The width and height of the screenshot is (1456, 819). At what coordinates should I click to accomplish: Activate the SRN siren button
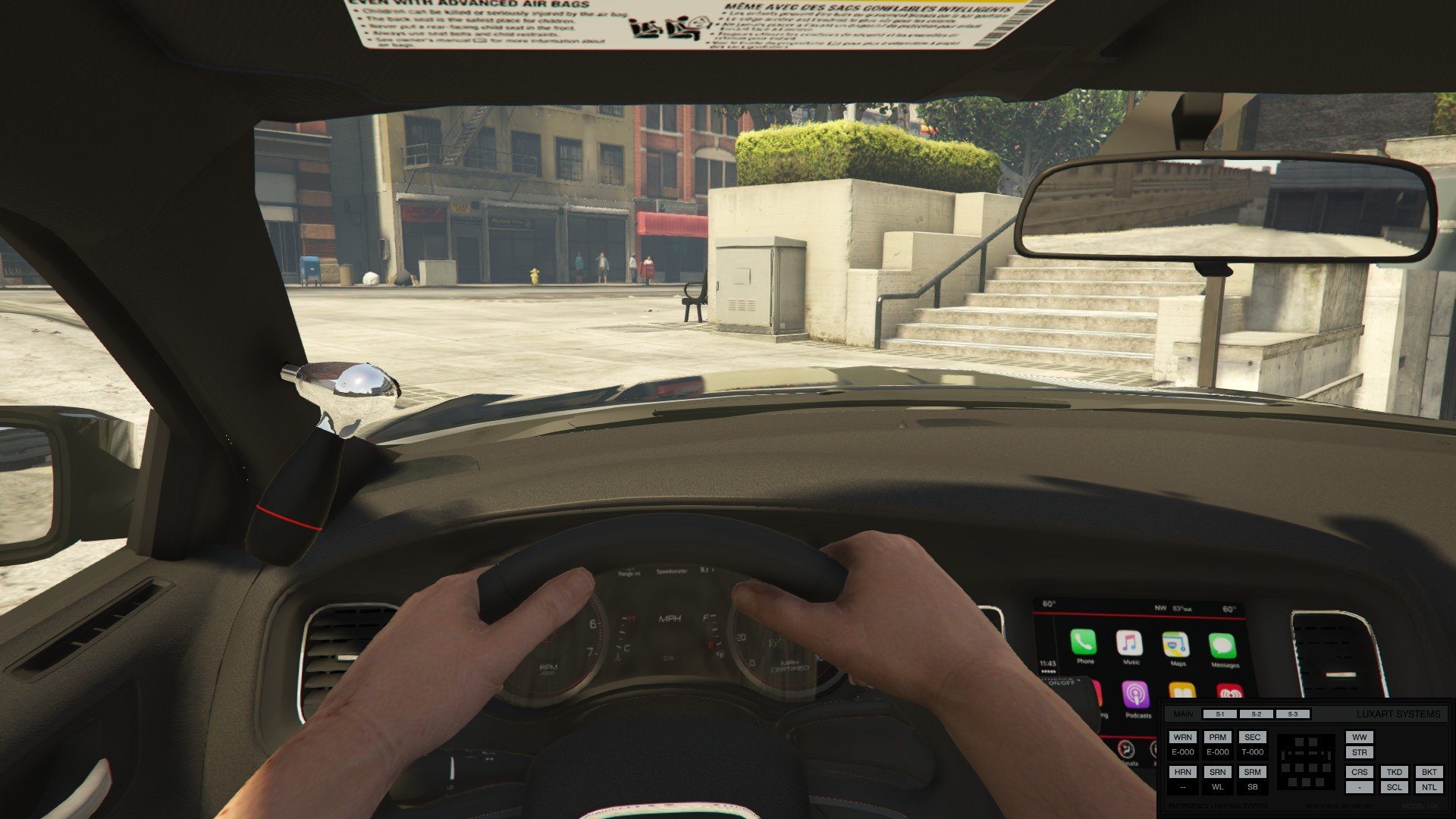pos(1217,772)
